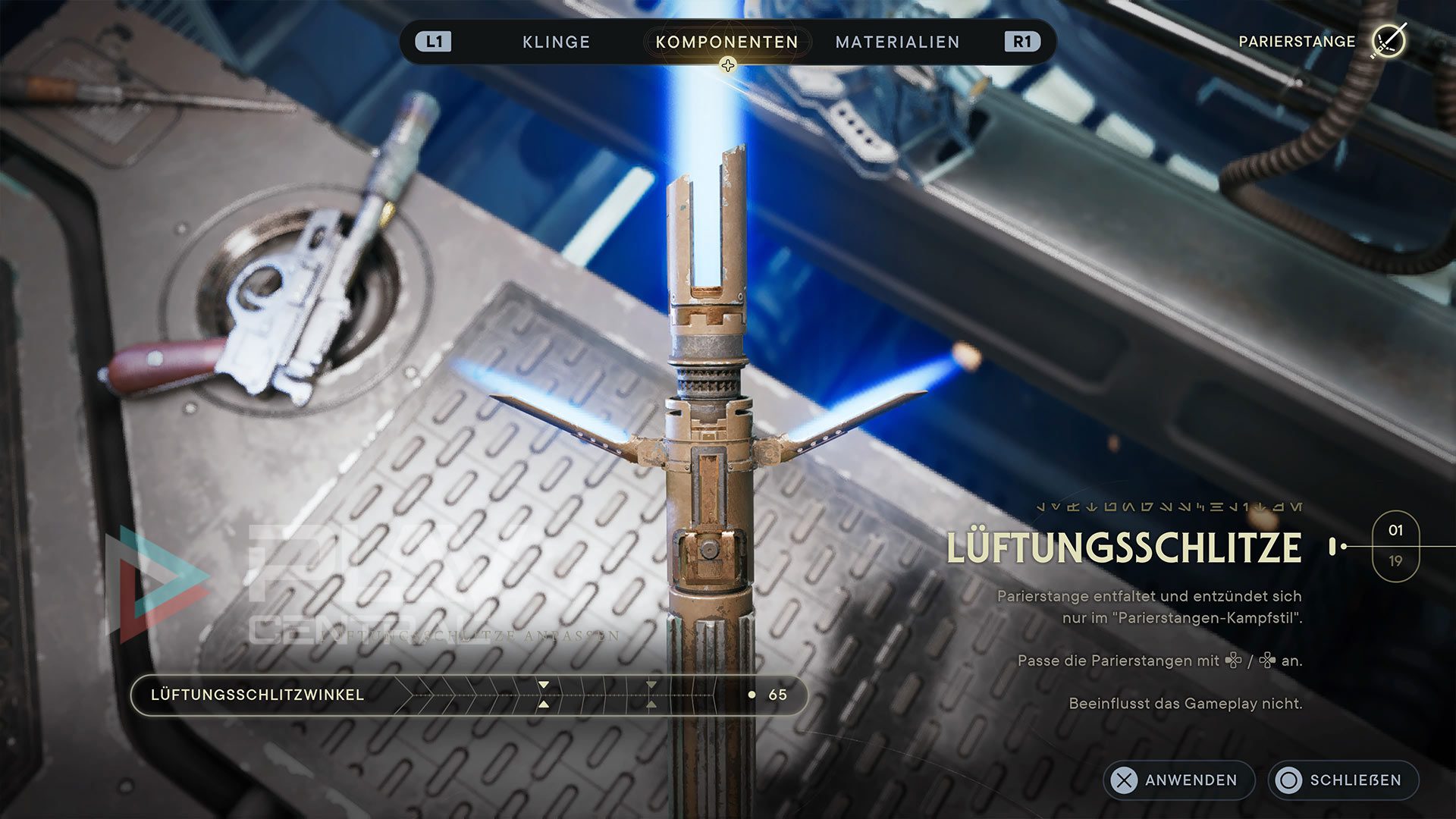Image resolution: width=1456 pixels, height=819 pixels.
Task: Apply changes with Anwenden
Action: pyautogui.click(x=1178, y=780)
